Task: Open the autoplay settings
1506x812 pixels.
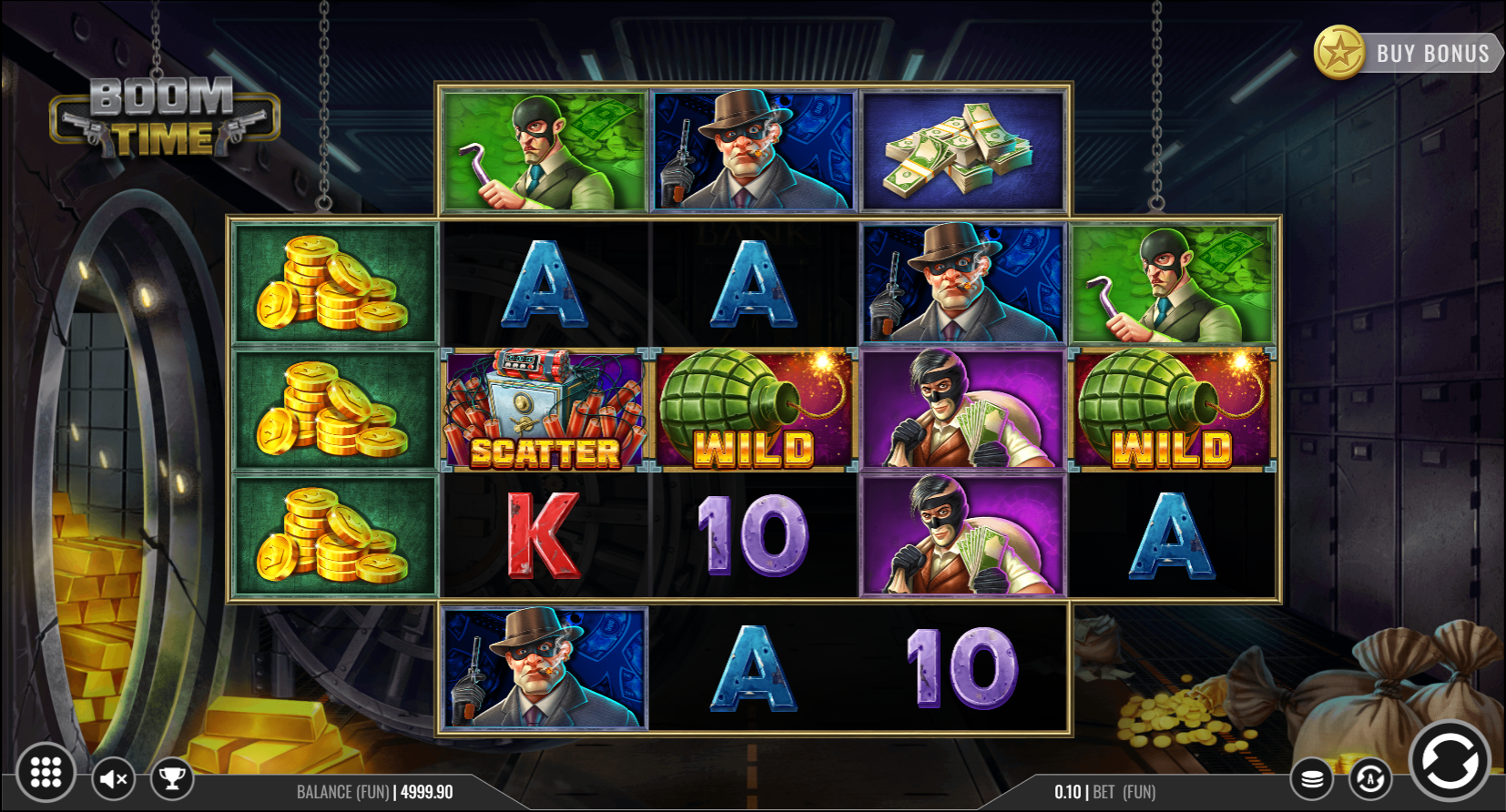Action: point(1369,779)
